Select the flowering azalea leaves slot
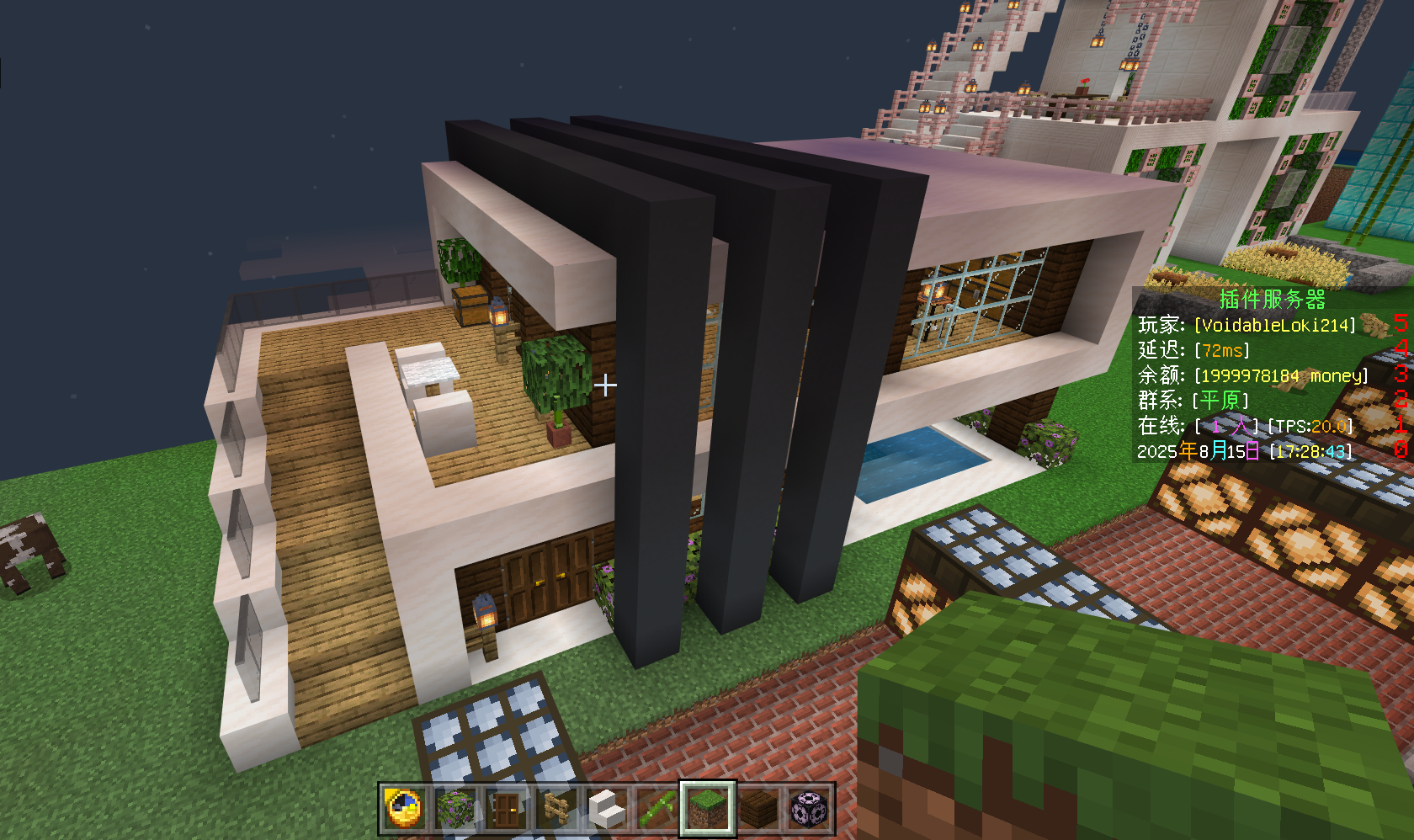This screenshot has width=1414, height=840. coord(455,809)
